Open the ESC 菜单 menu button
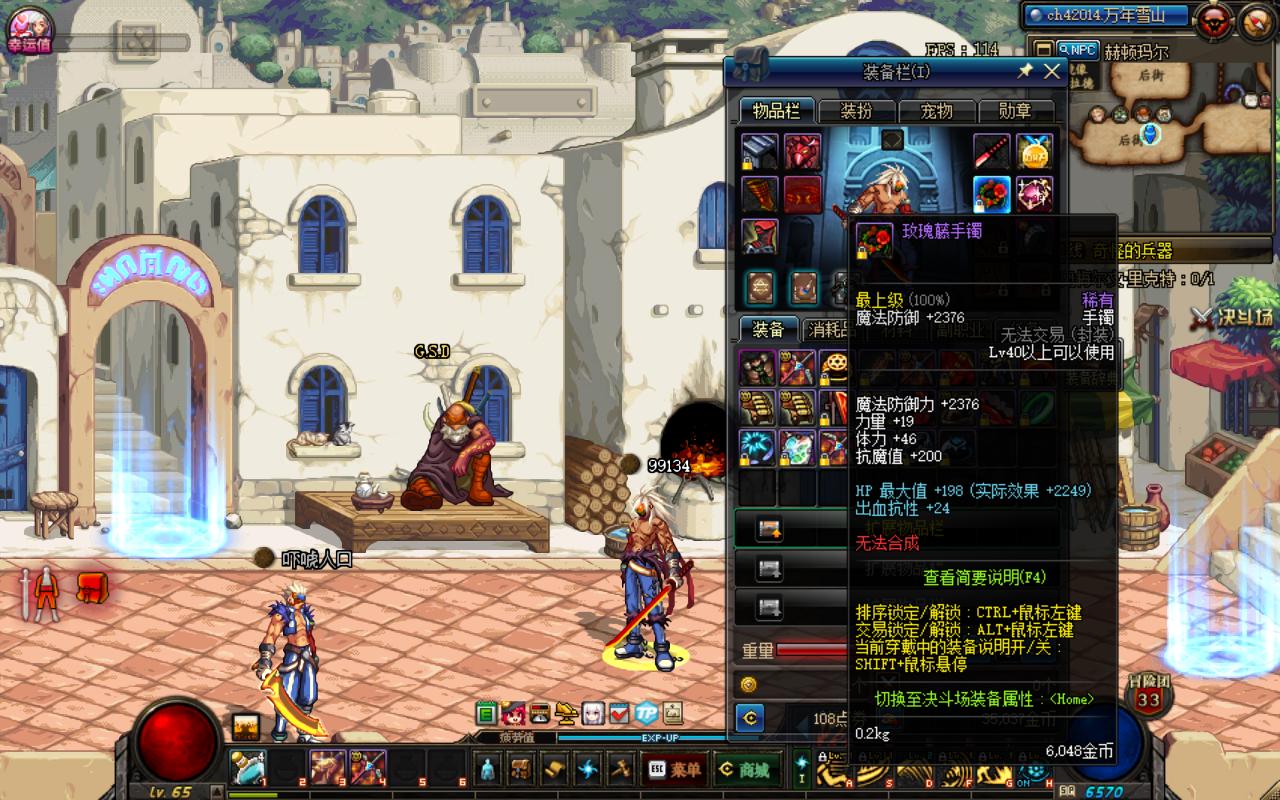Screen dimensions: 1280x800 click(x=674, y=769)
